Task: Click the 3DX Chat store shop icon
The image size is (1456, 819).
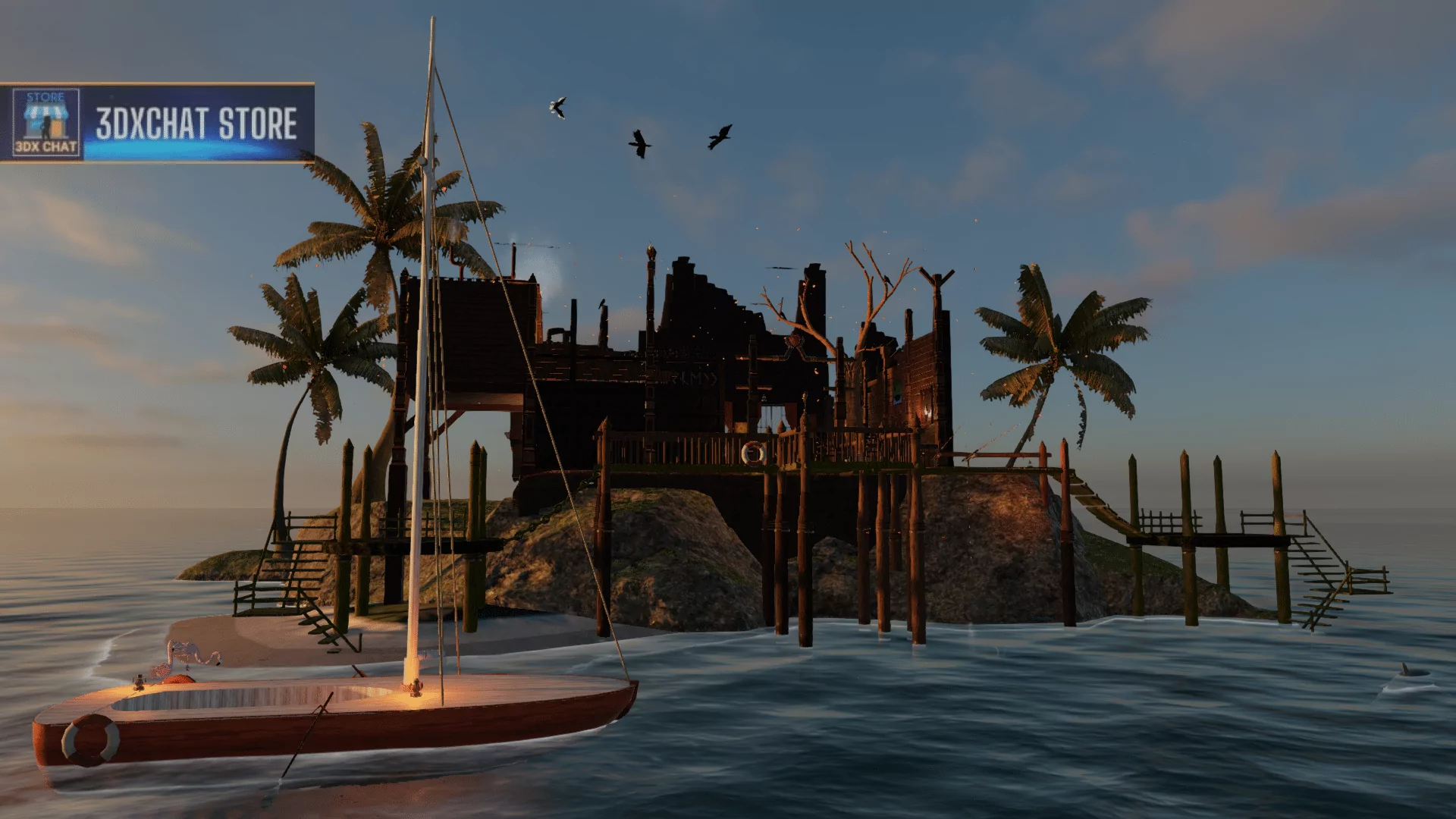Action: tap(46, 123)
